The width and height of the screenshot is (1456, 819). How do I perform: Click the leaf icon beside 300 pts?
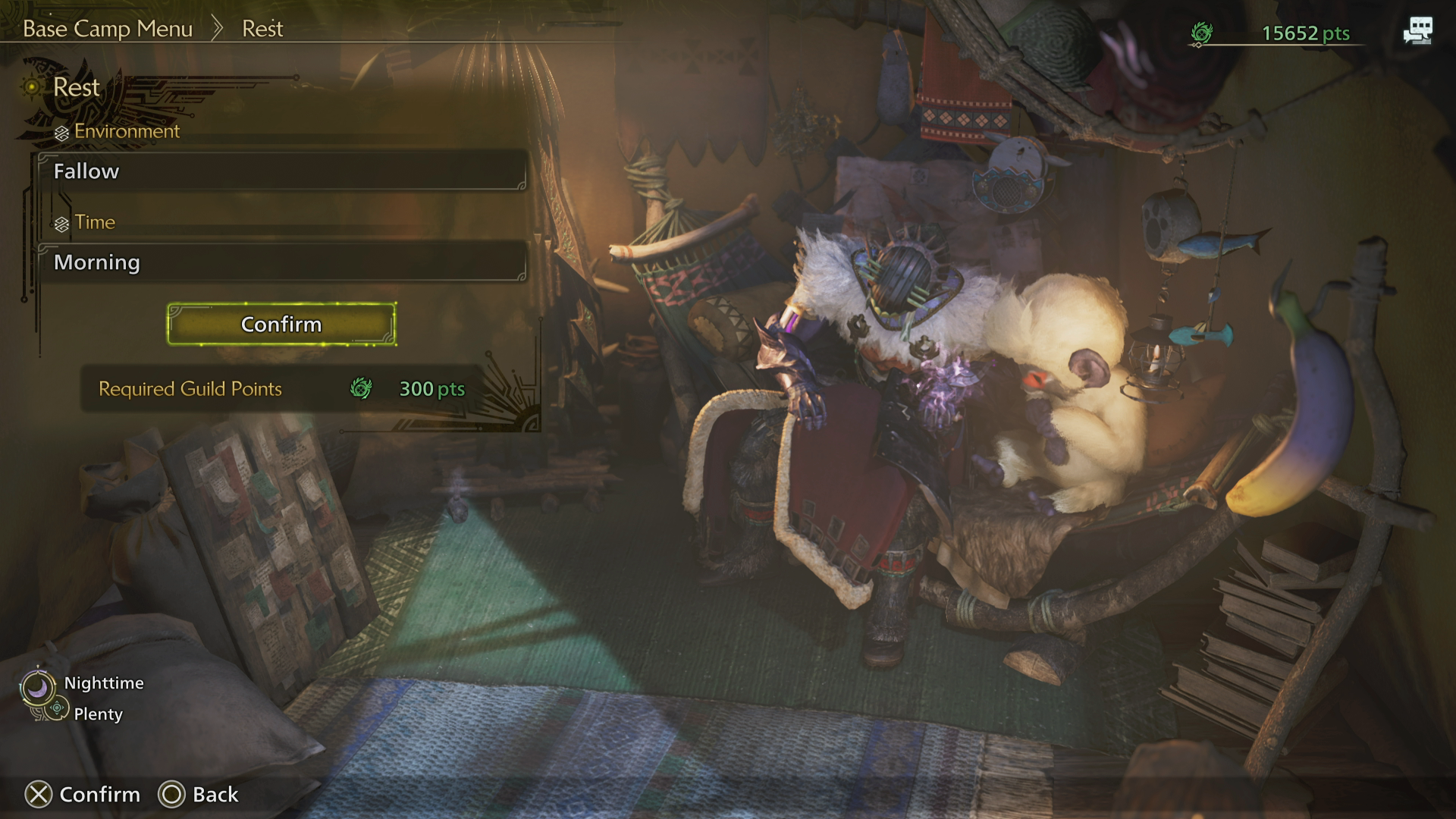coord(362,390)
